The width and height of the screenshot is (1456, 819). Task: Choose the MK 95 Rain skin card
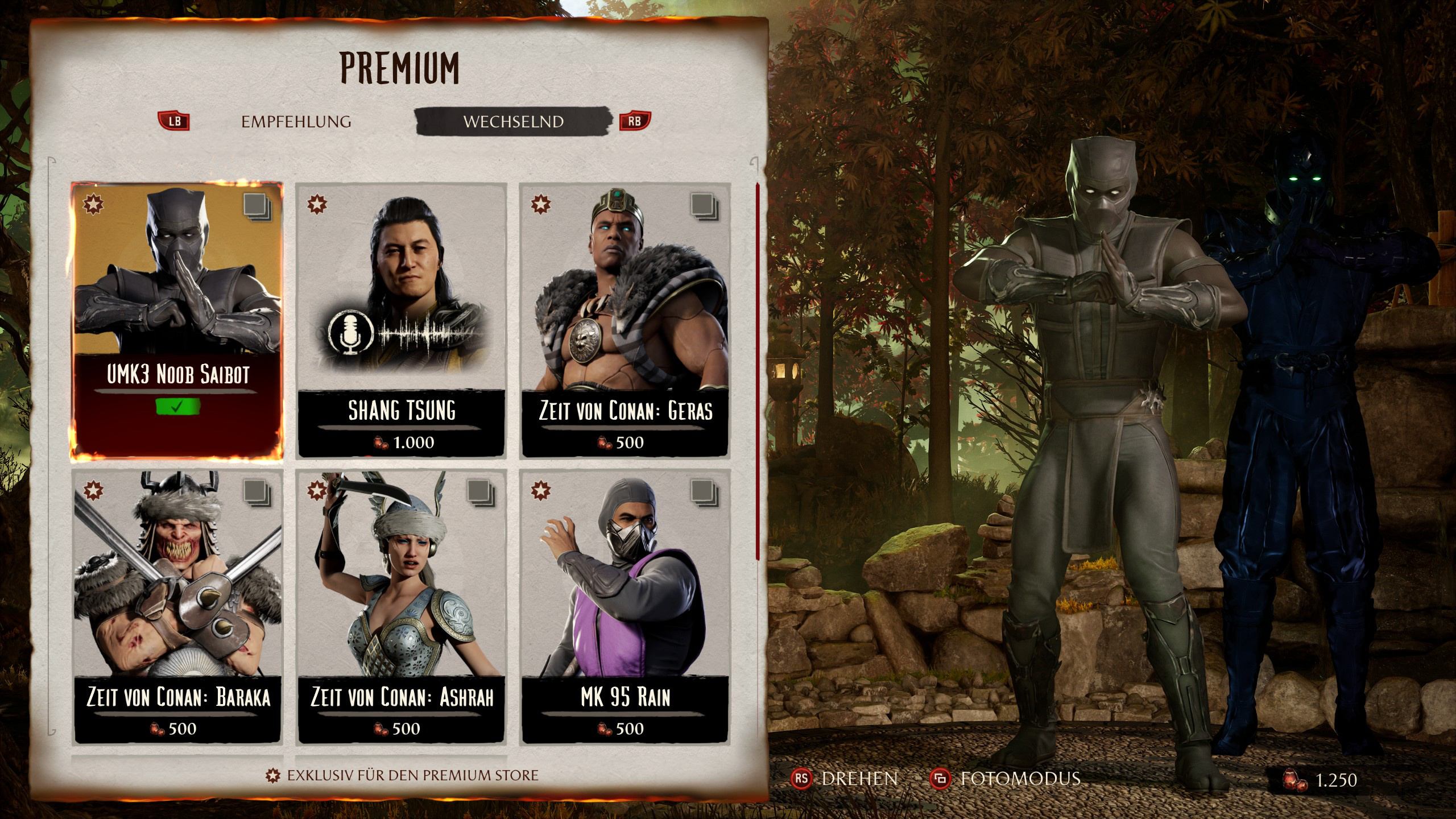[625, 606]
